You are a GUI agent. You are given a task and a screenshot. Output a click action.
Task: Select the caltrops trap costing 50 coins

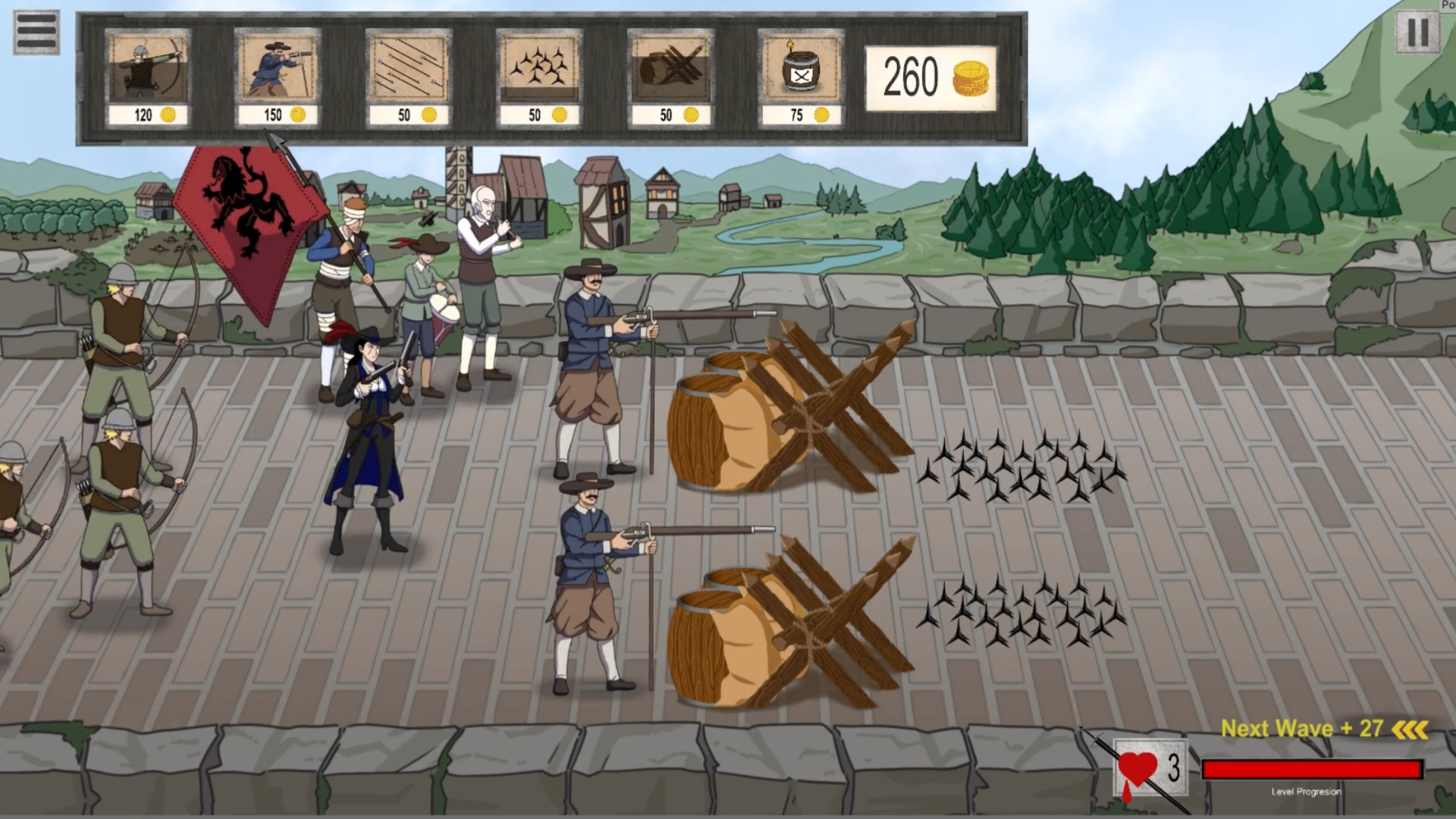pos(538,68)
